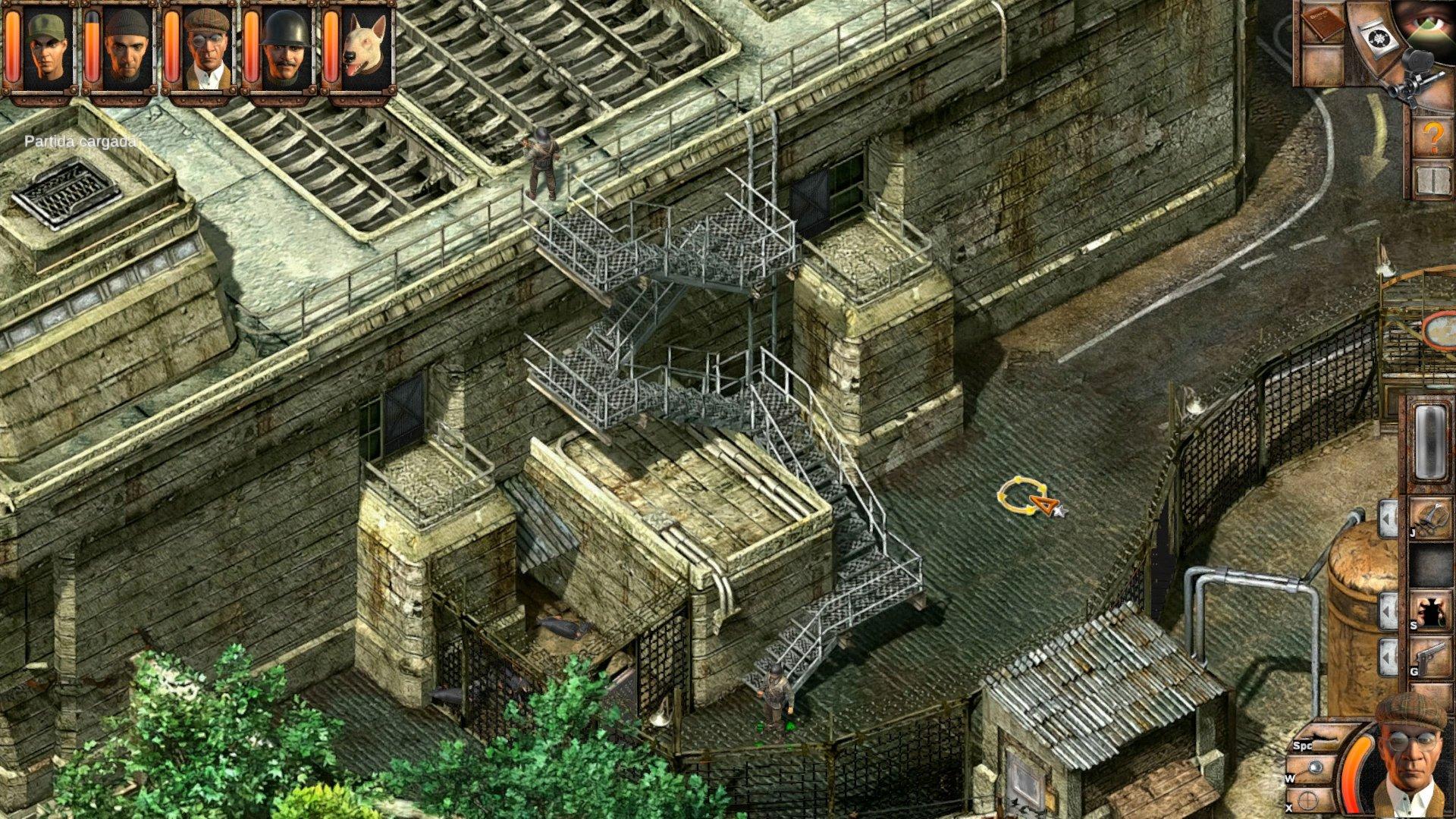Toggle the W item slot near the portrait
The image size is (1456, 819).
1316,766
